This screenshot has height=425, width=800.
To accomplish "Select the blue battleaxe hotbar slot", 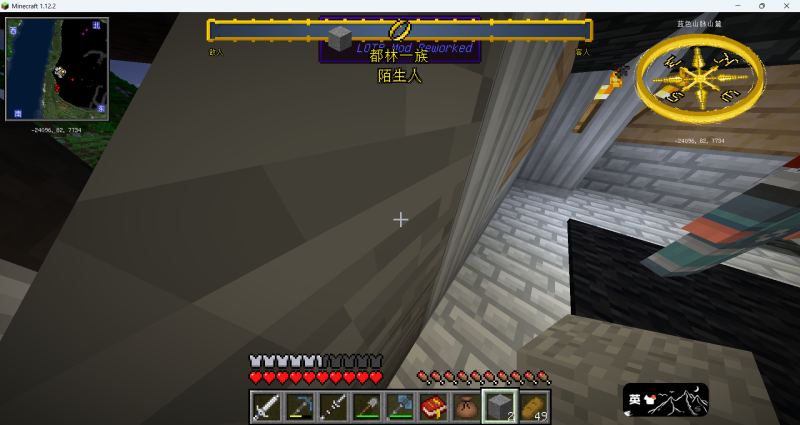I will click(399, 406).
